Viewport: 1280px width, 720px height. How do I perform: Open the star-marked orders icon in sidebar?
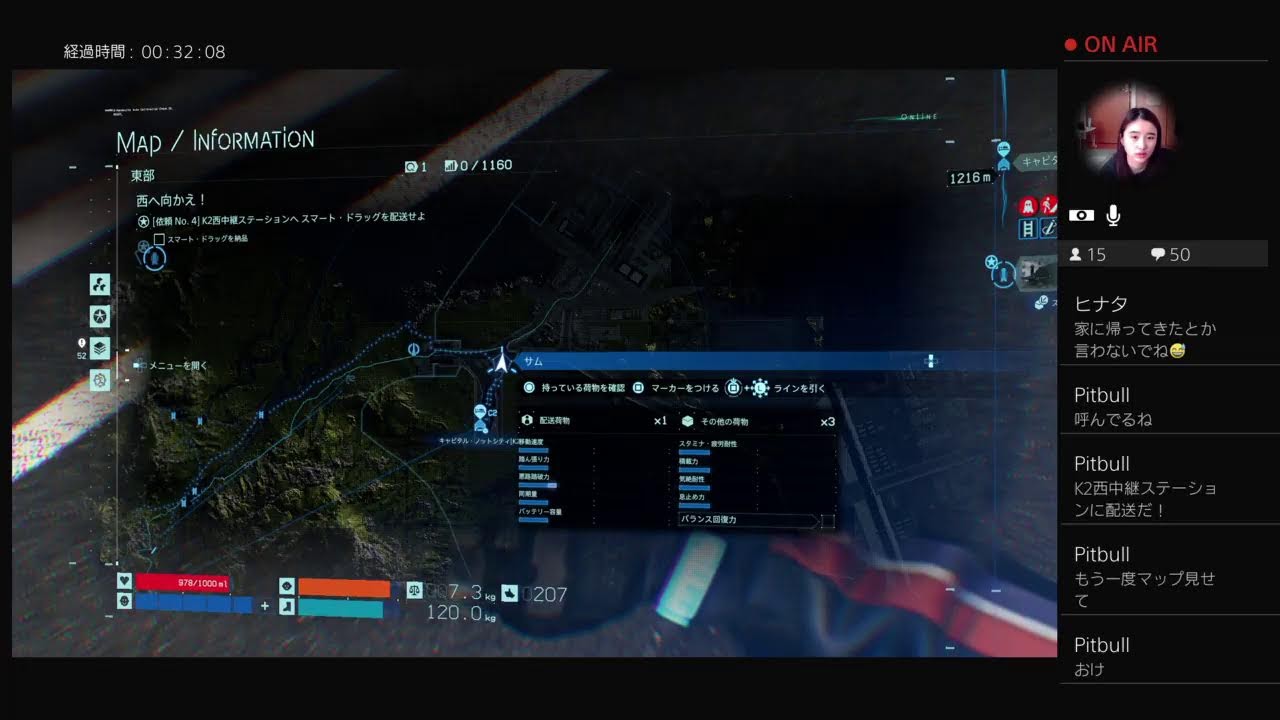coord(100,316)
